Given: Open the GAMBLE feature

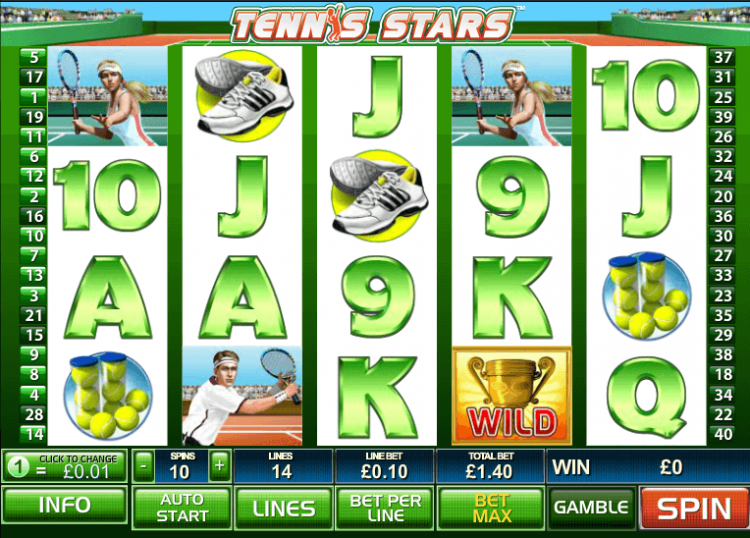Looking at the screenshot, I should pos(592,507).
